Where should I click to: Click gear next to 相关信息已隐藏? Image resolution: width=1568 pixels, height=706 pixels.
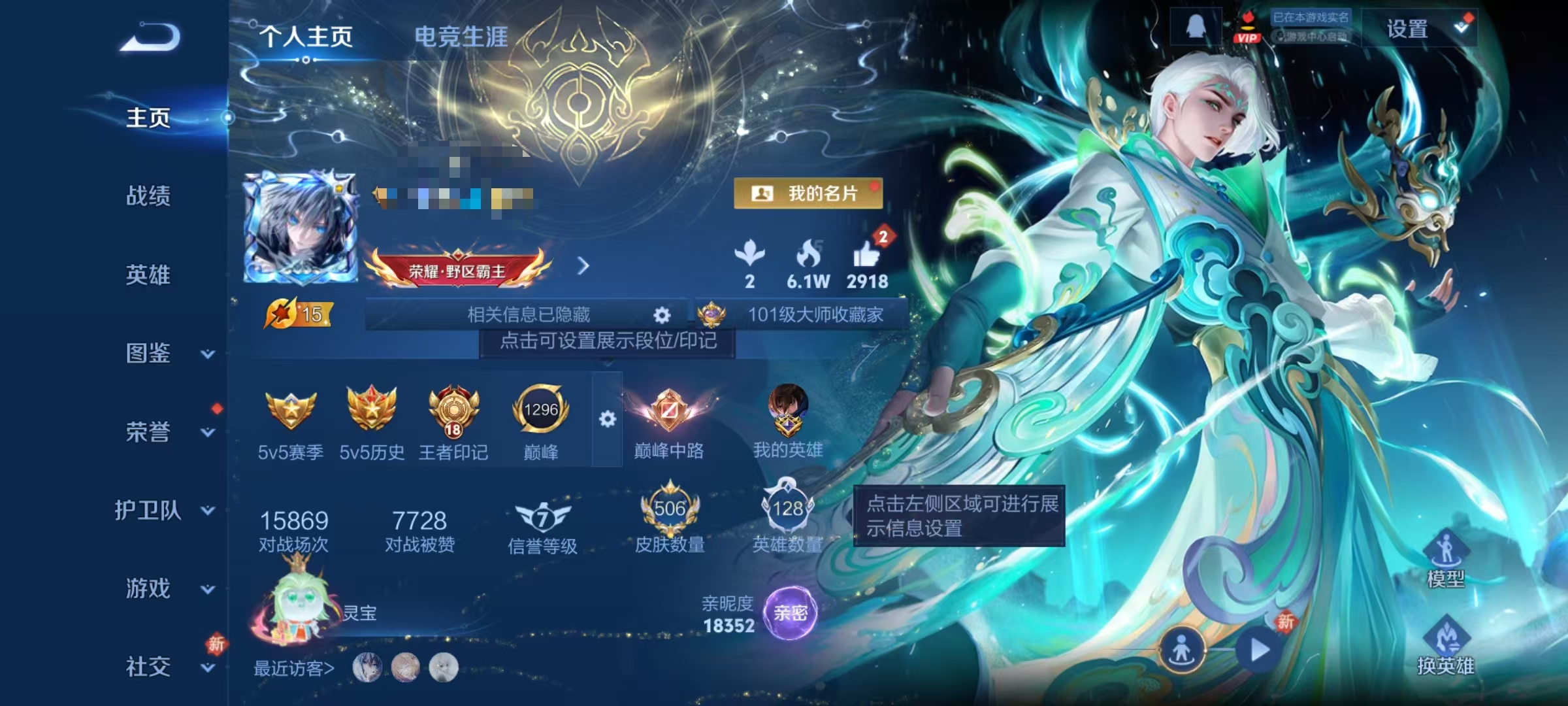662,316
